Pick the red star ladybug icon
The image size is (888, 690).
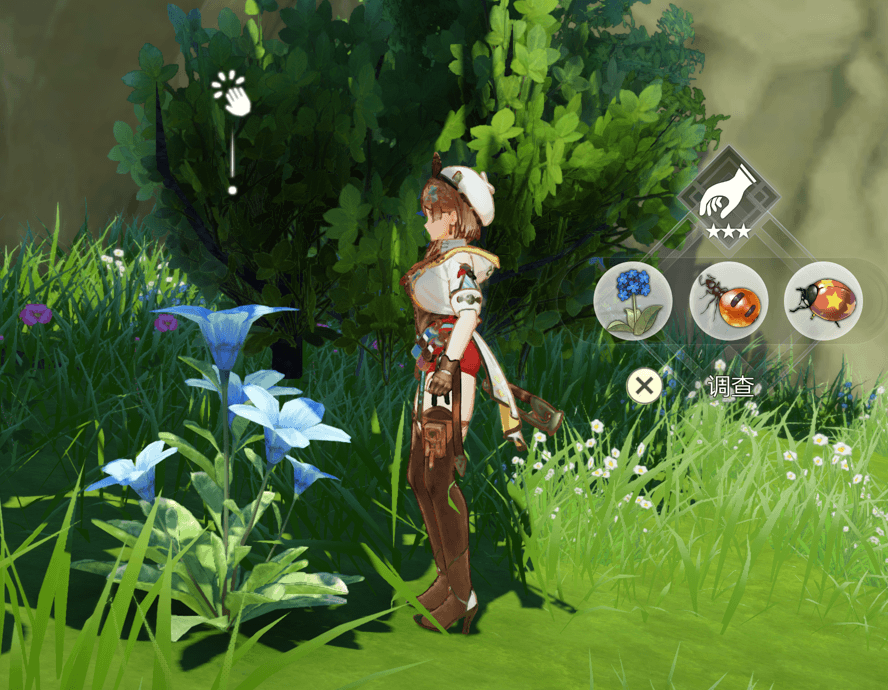[823, 301]
